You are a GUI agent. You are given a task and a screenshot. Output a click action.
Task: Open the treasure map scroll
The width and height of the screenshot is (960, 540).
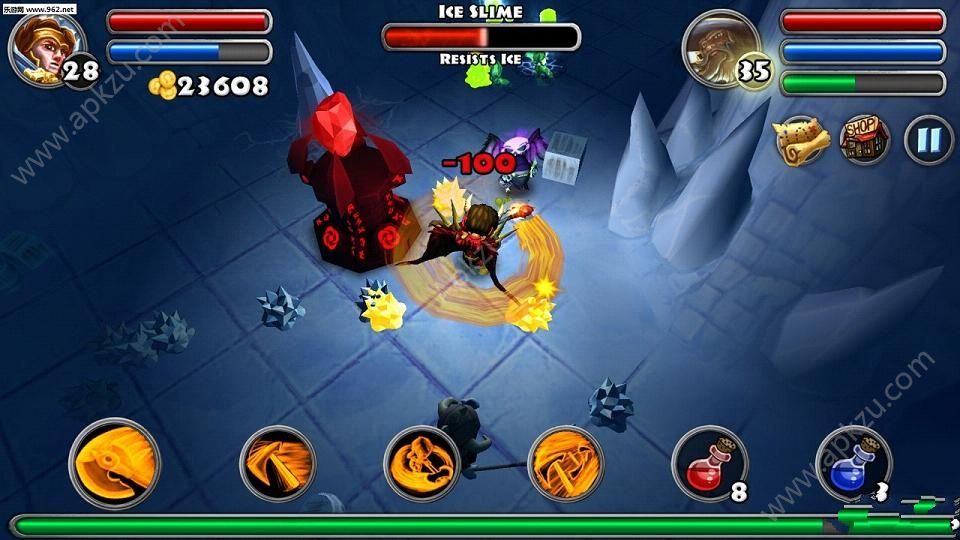point(802,141)
